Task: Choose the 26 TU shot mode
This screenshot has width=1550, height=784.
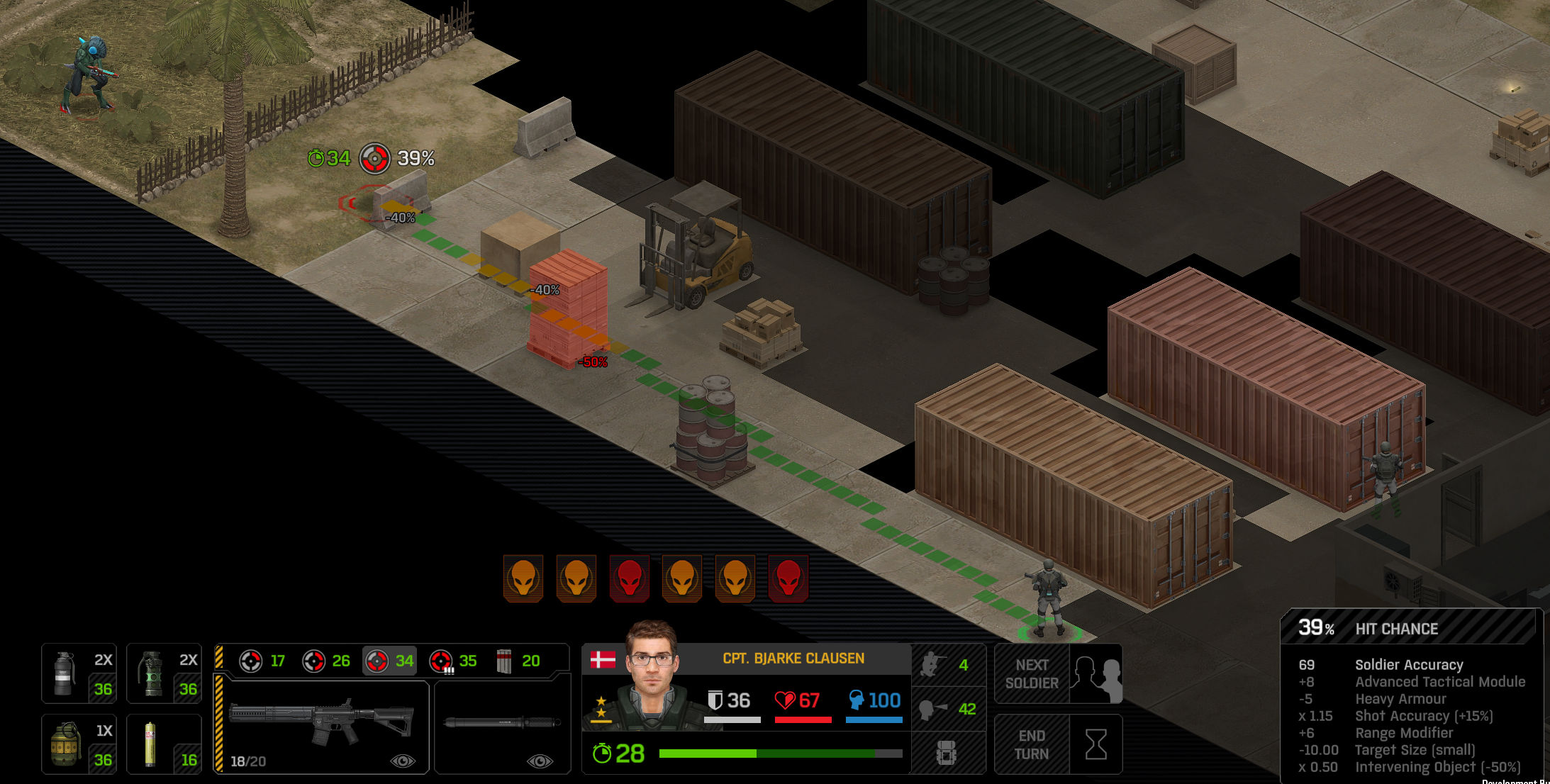Action: tap(325, 661)
